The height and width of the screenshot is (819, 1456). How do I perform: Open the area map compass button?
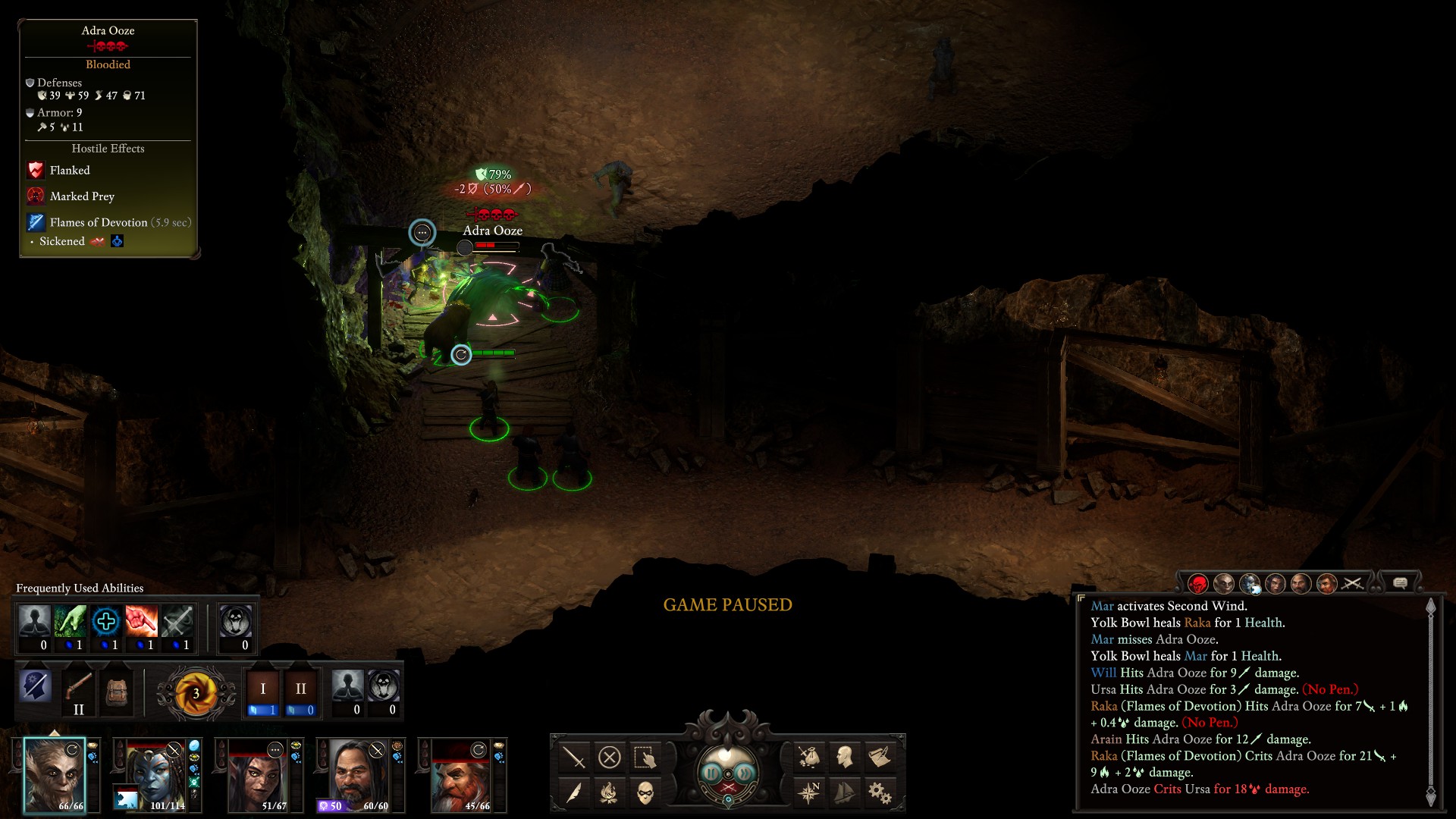(809, 793)
